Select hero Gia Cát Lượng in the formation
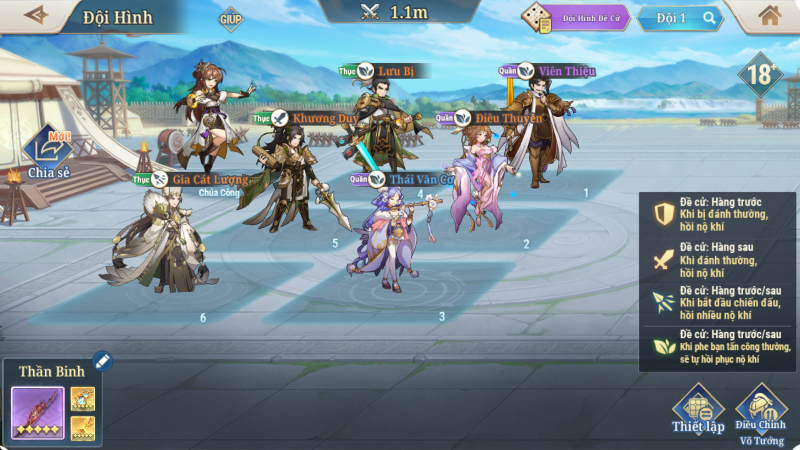800x450 pixels. [160, 240]
